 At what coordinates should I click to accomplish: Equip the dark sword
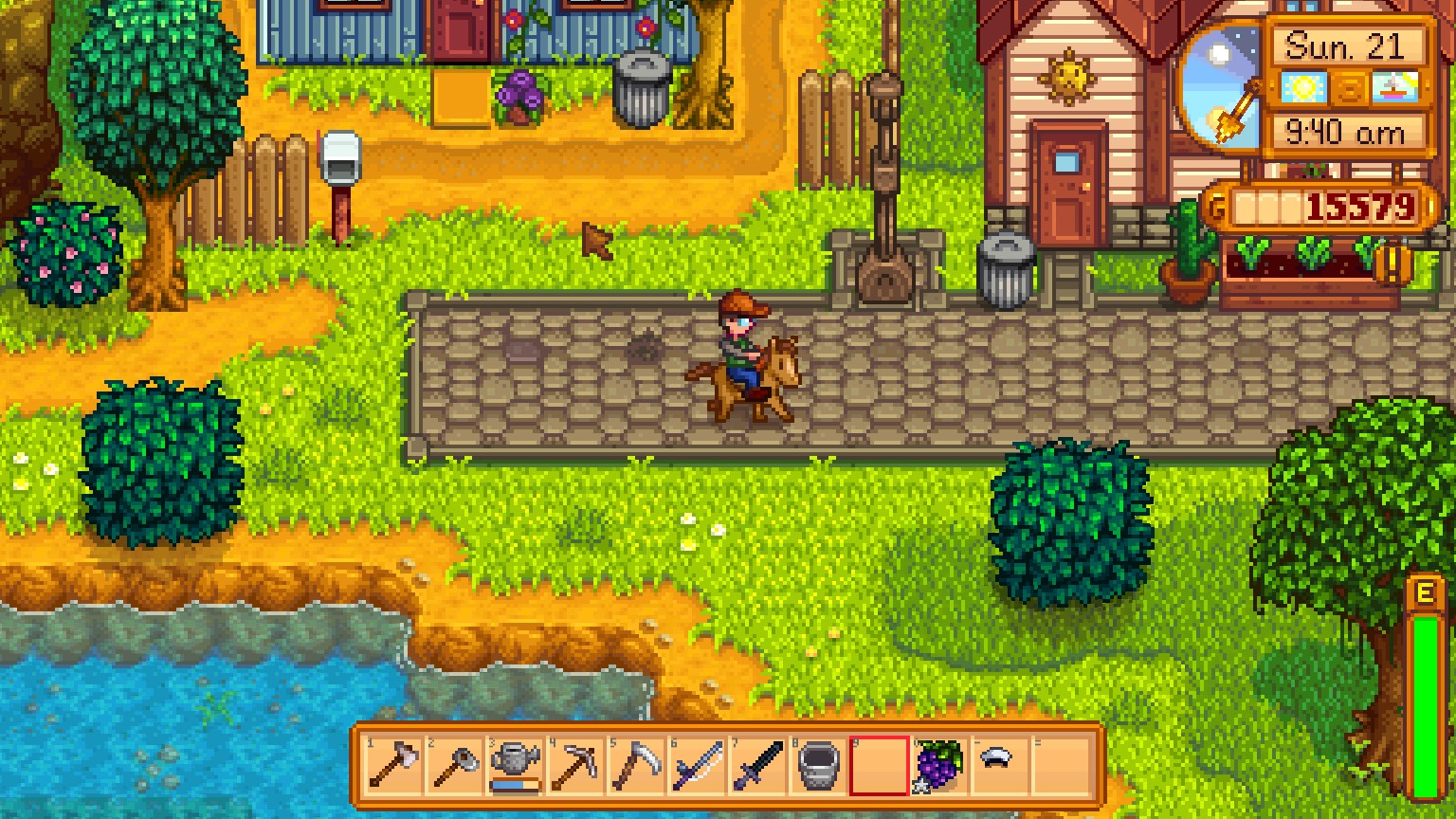pyautogui.click(x=758, y=766)
